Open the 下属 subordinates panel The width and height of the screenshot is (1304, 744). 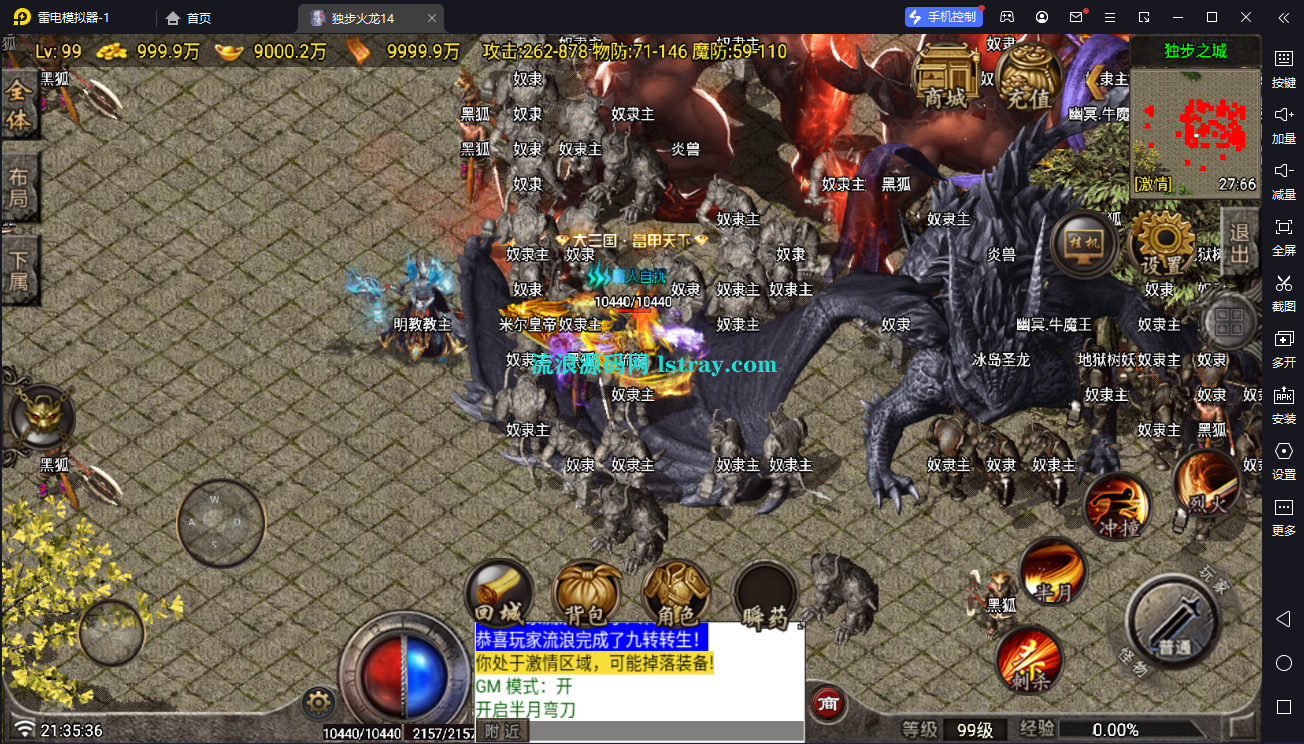point(20,270)
